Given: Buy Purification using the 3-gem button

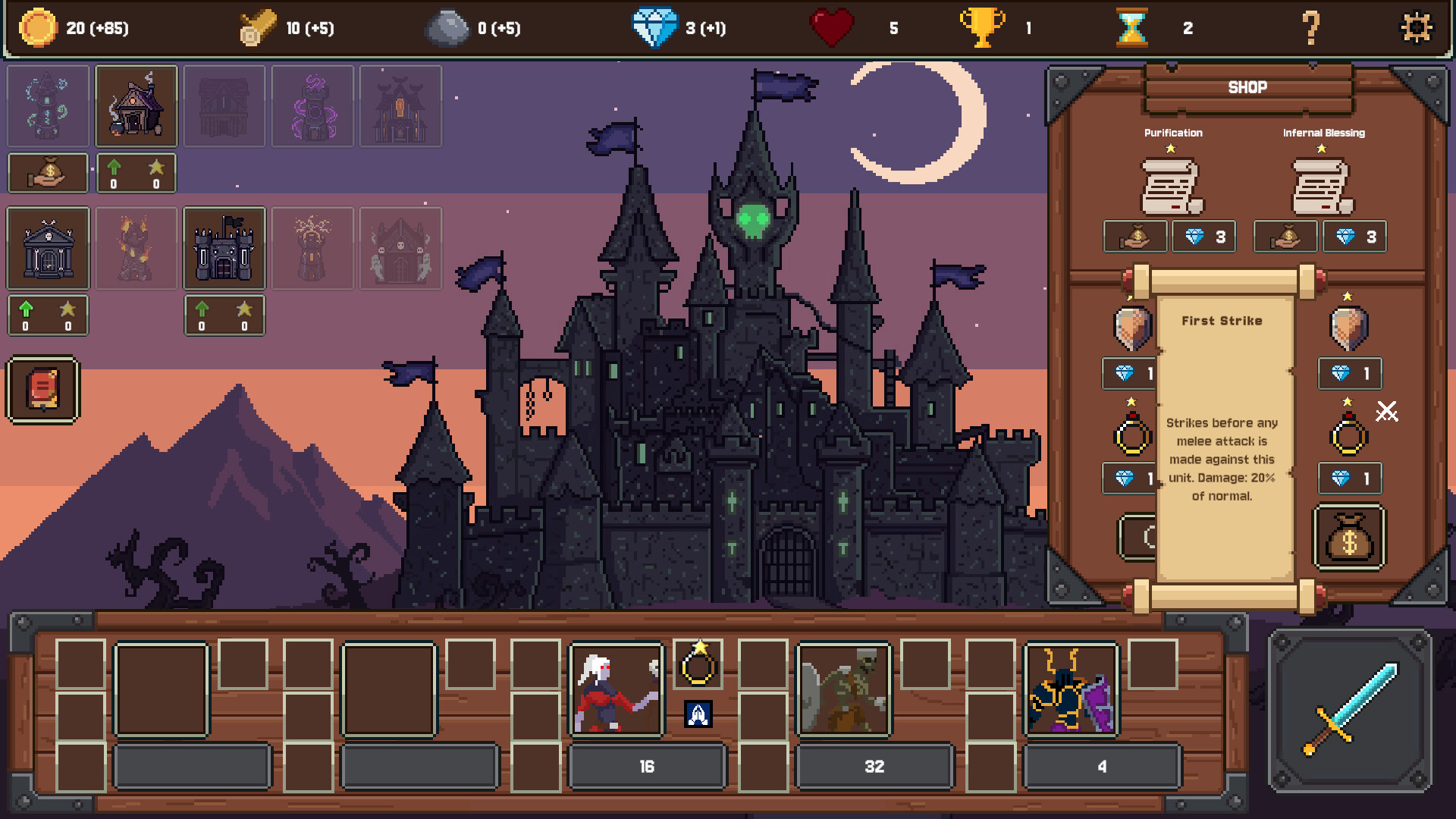Looking at the screenshot, I should tap(1203, 236).
